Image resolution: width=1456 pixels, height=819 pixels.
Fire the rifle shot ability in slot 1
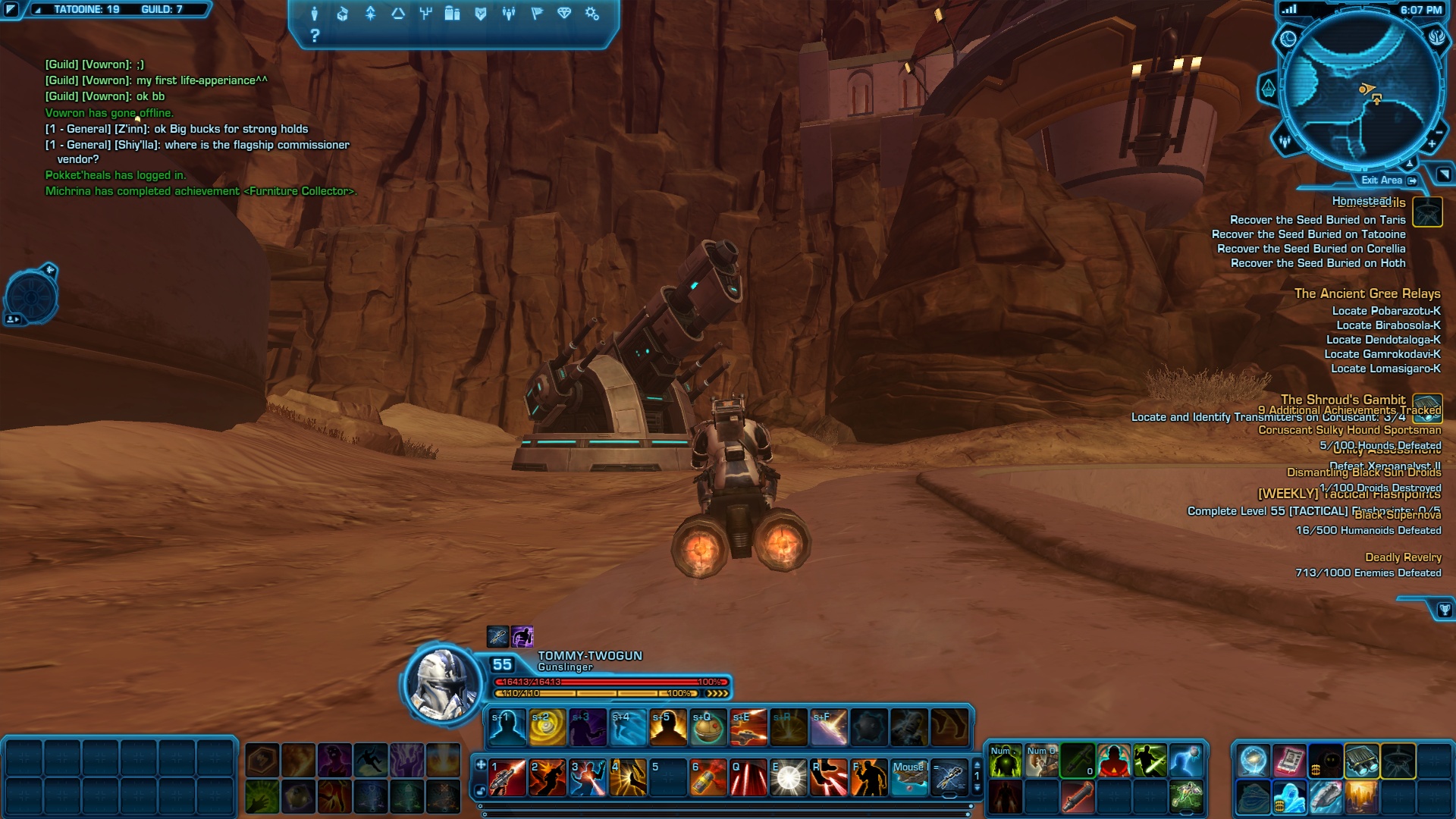[507, 777]
